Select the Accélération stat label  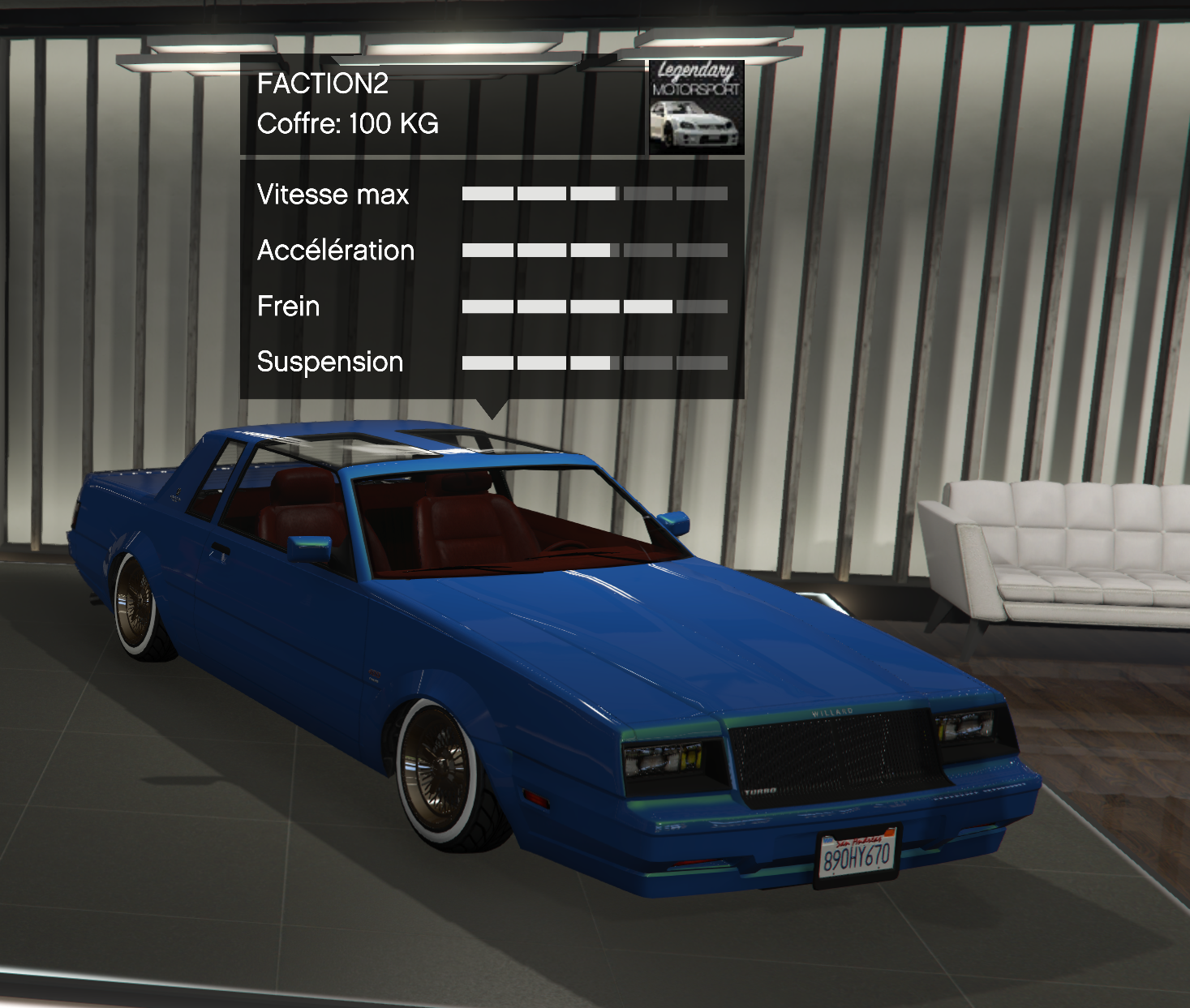click(x=335, y=251)
